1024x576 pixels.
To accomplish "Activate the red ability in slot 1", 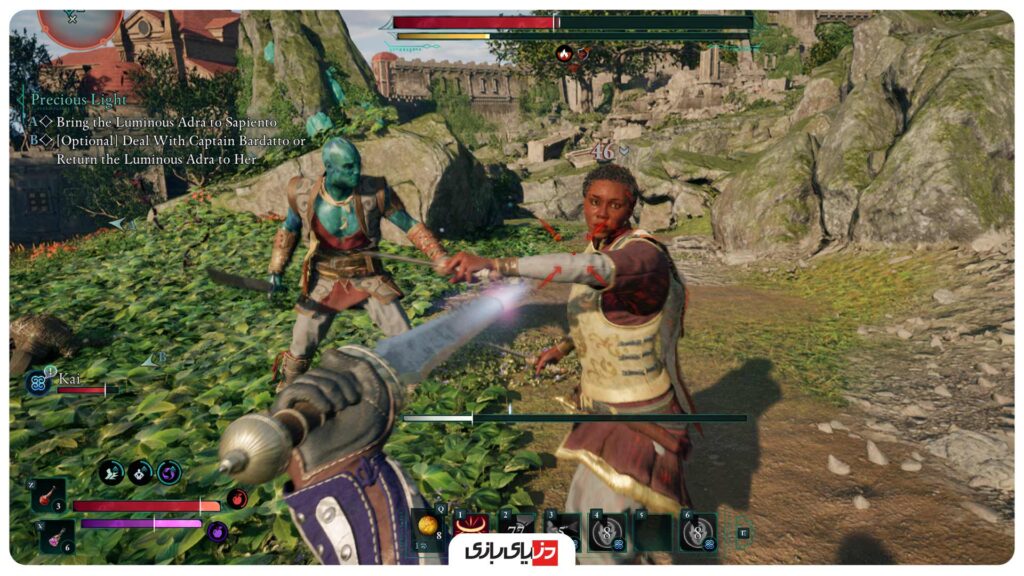I will click(x=467, y=529).
